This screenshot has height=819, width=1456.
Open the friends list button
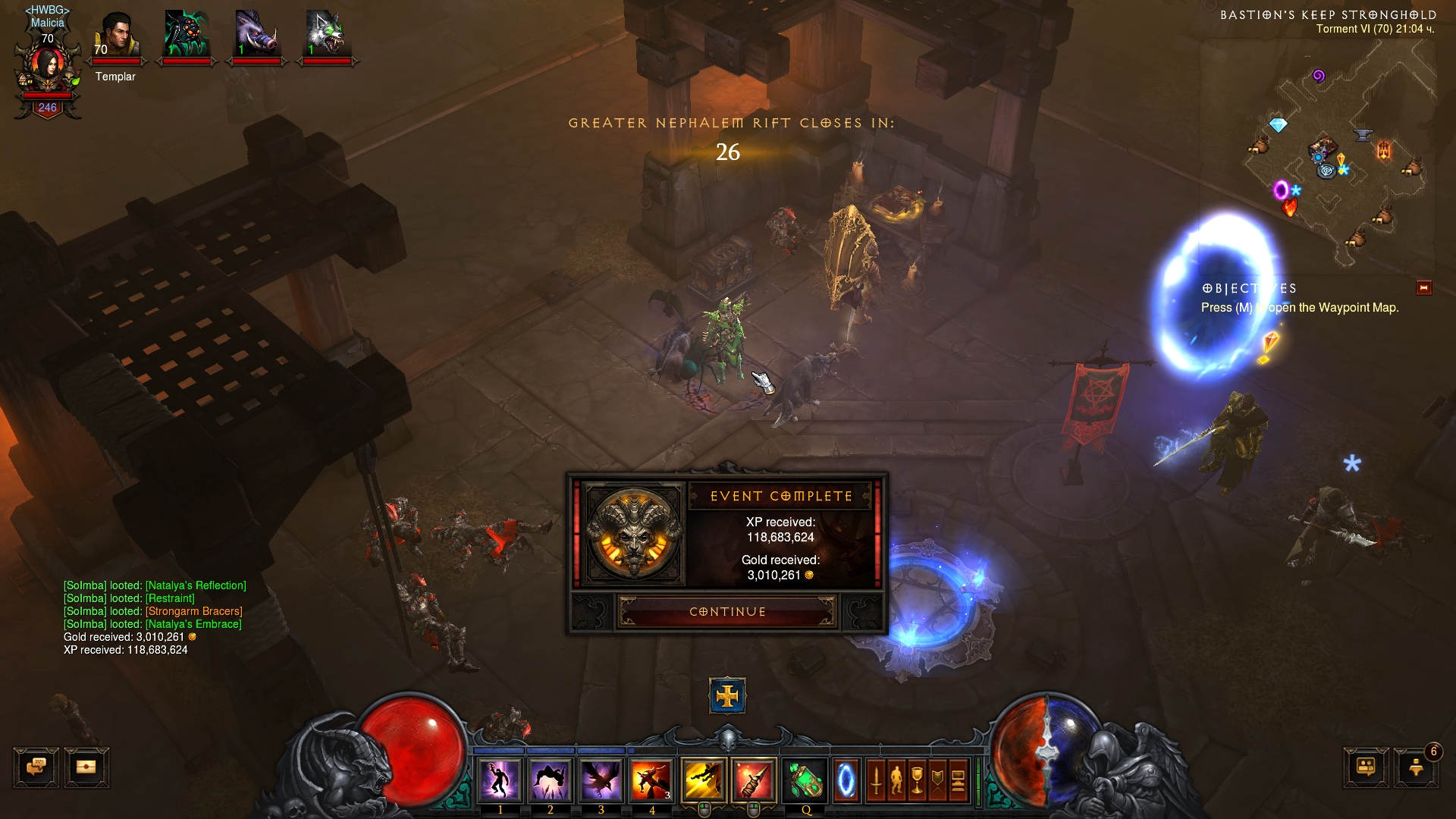pos(1416,767)
